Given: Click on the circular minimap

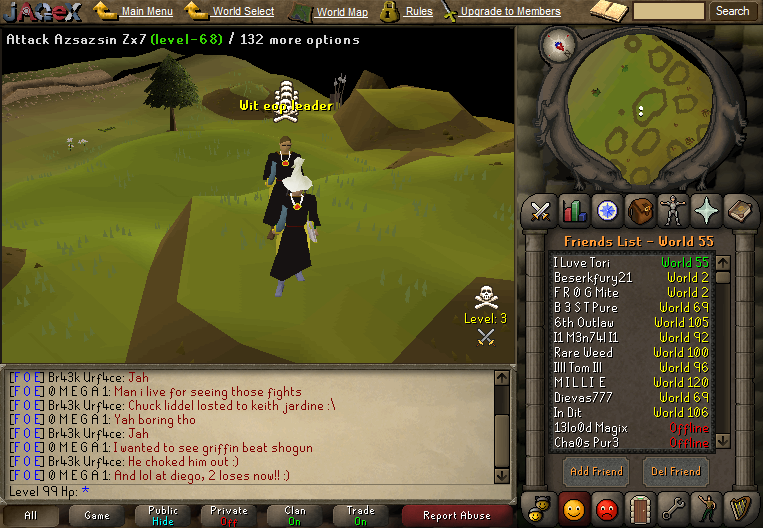Looking at the screenshot, I should point(641,106).
